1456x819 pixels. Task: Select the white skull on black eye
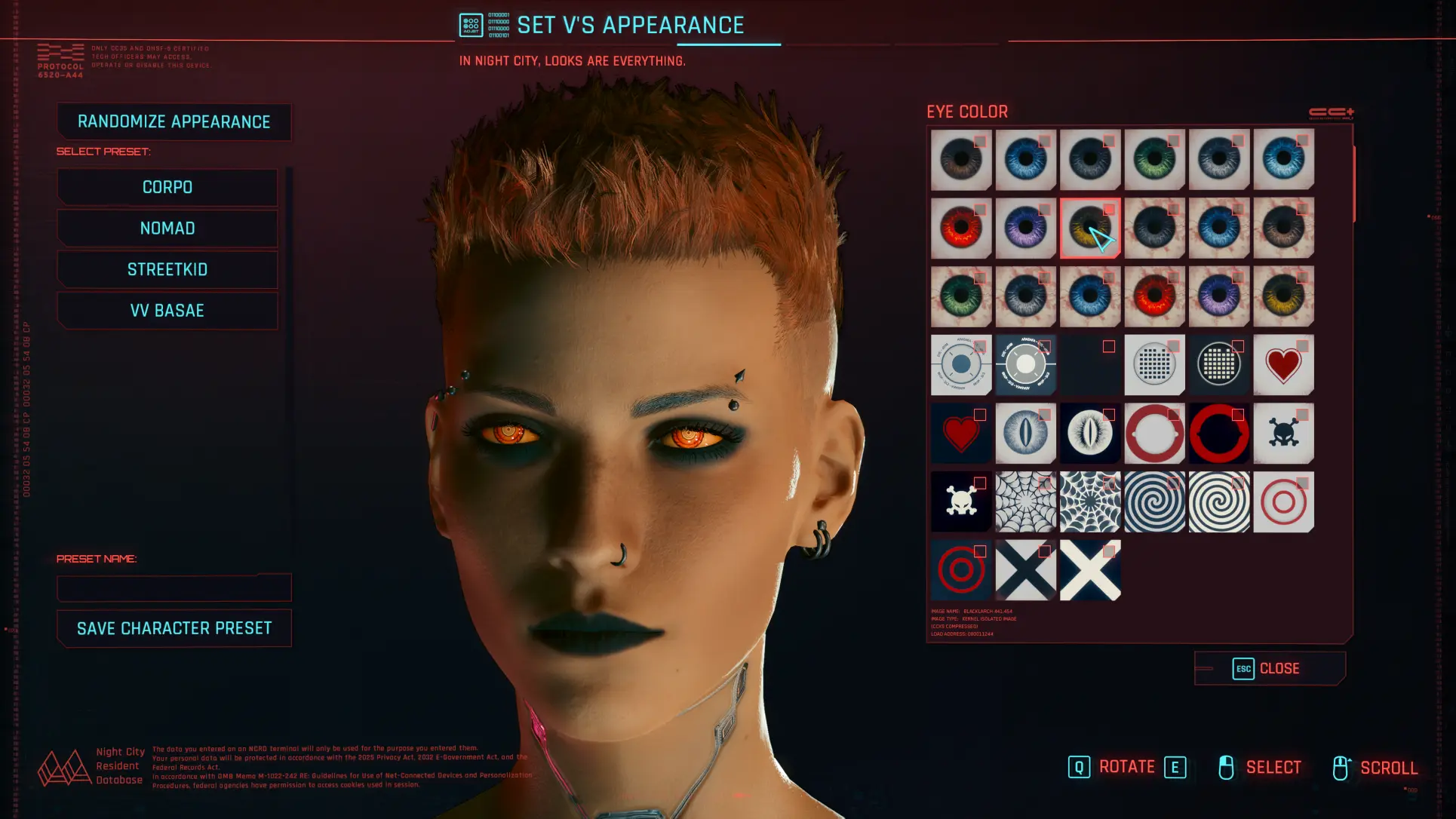[960, 502]
